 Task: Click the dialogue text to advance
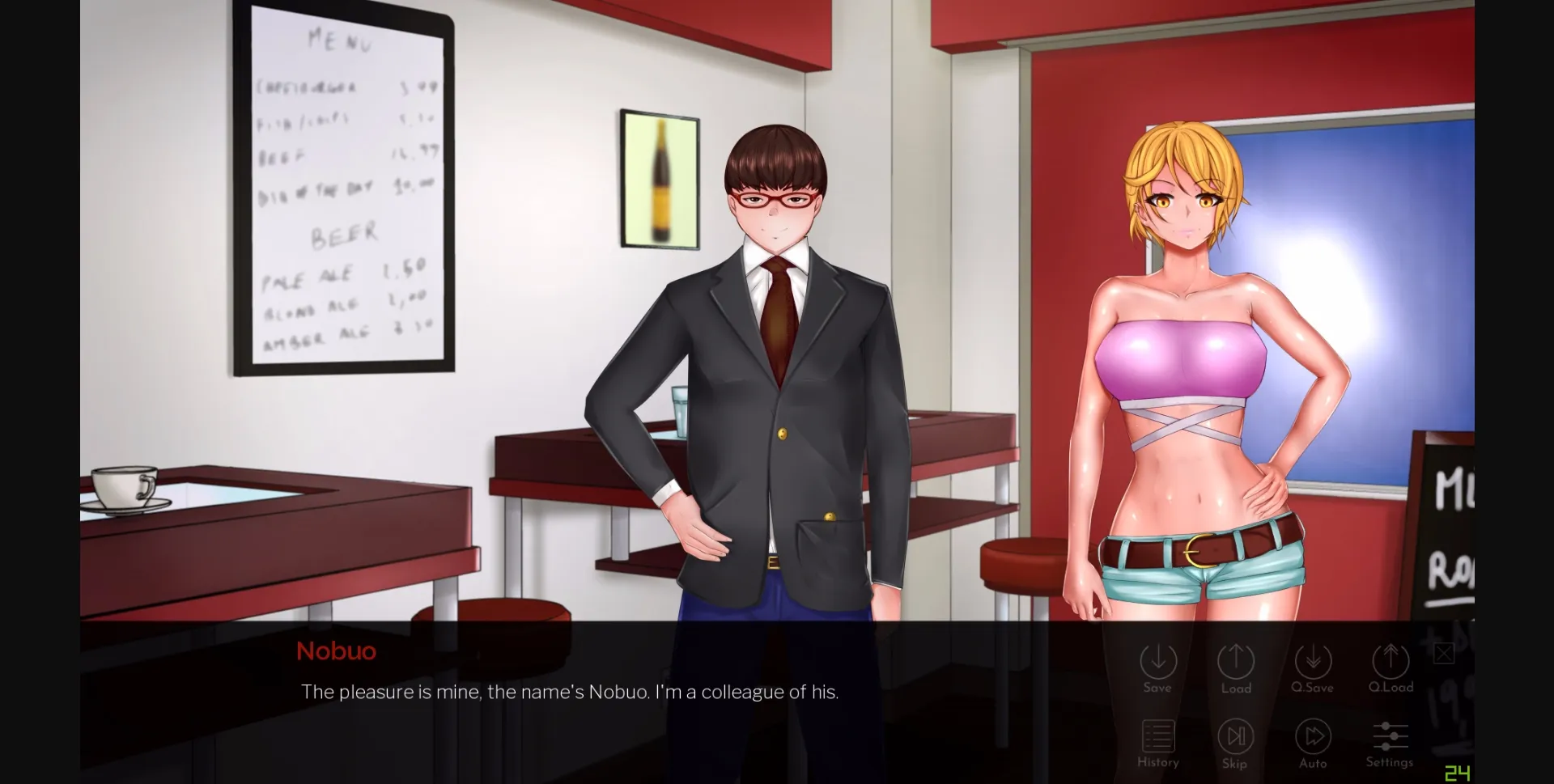click(569, 692)
